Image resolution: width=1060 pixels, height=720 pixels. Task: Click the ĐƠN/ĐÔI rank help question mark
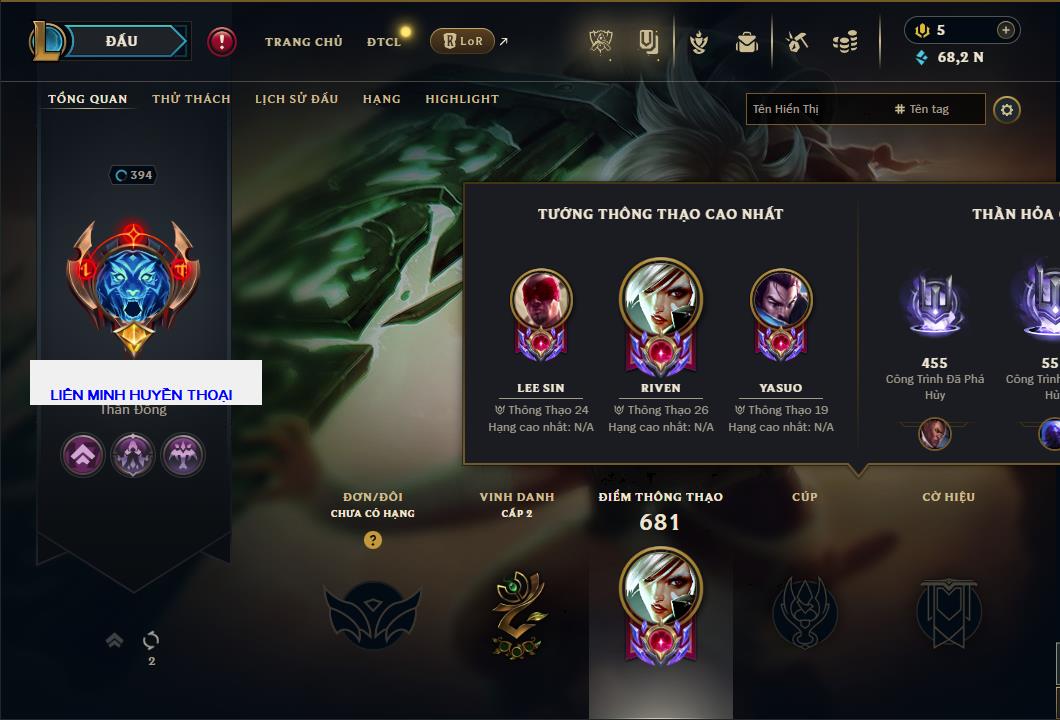click(x=373, y=540)
